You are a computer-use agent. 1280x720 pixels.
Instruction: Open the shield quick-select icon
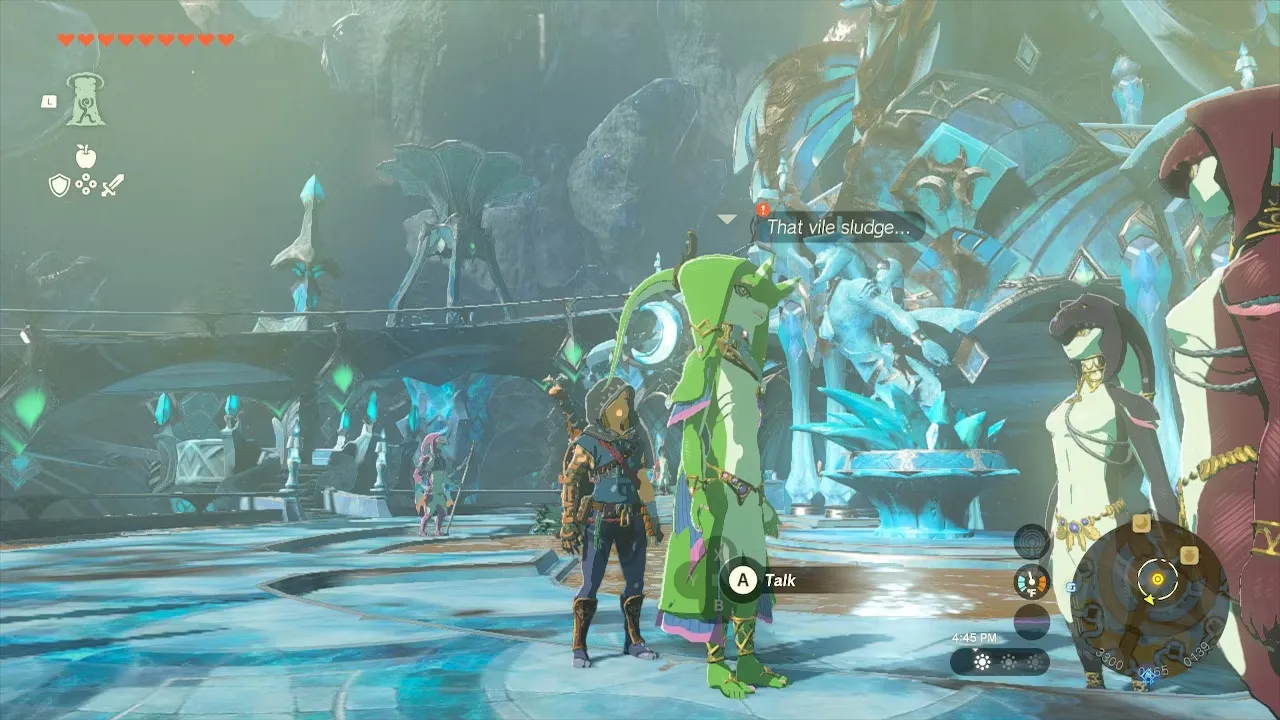pos(59,184)
